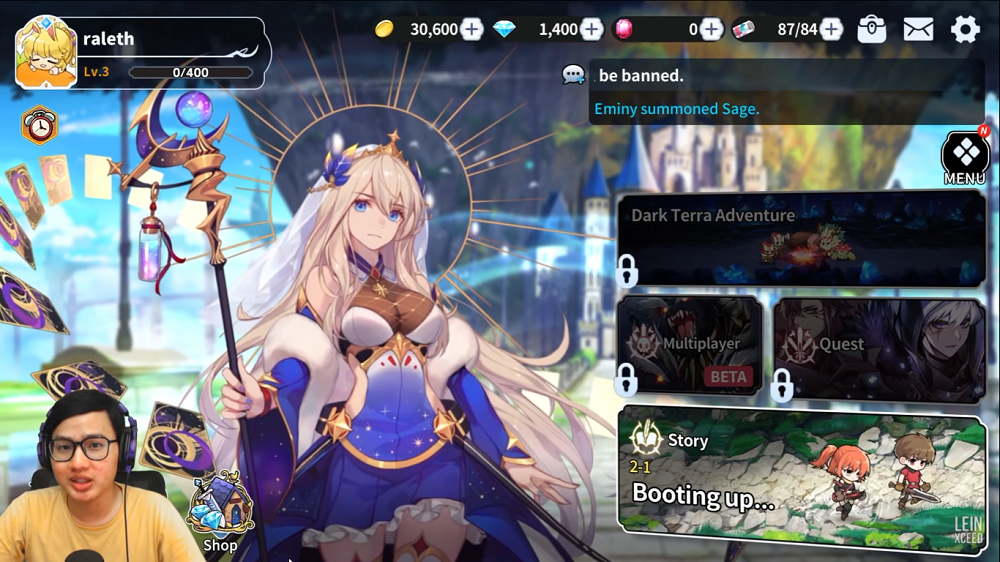Open the inventory bag icon
Screen dimensions: 1000x562
[872, 29]
